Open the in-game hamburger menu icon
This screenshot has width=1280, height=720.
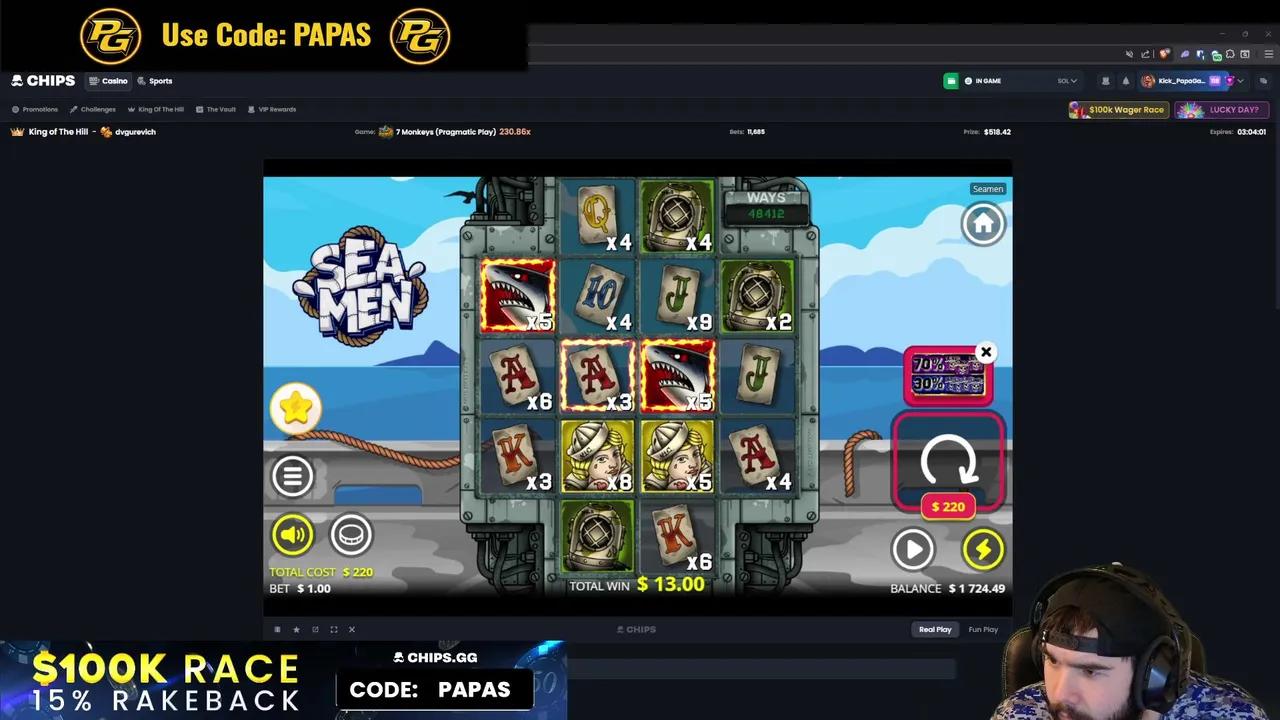292,476
